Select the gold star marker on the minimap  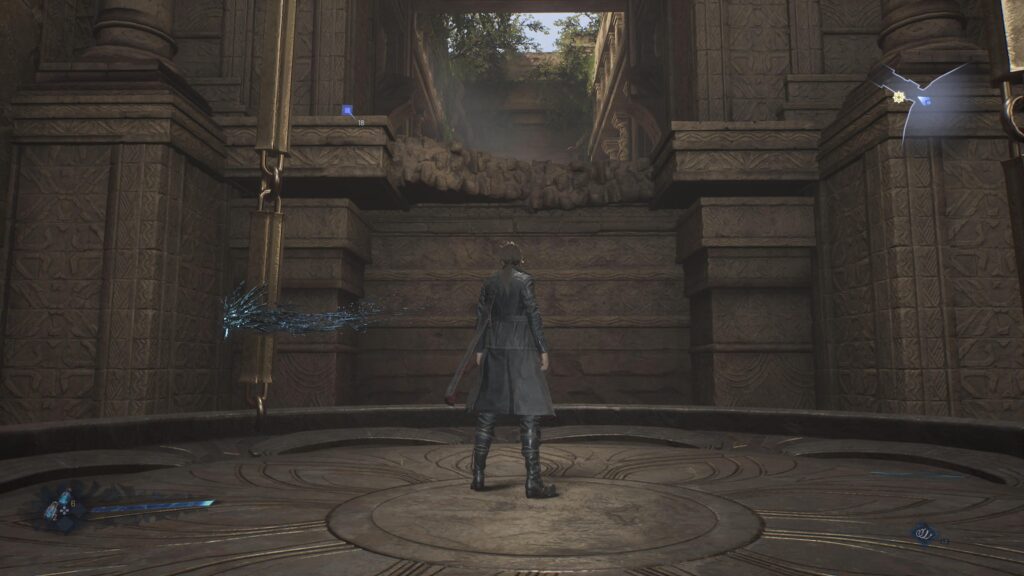pyautogui.click(x=899, y=97)
